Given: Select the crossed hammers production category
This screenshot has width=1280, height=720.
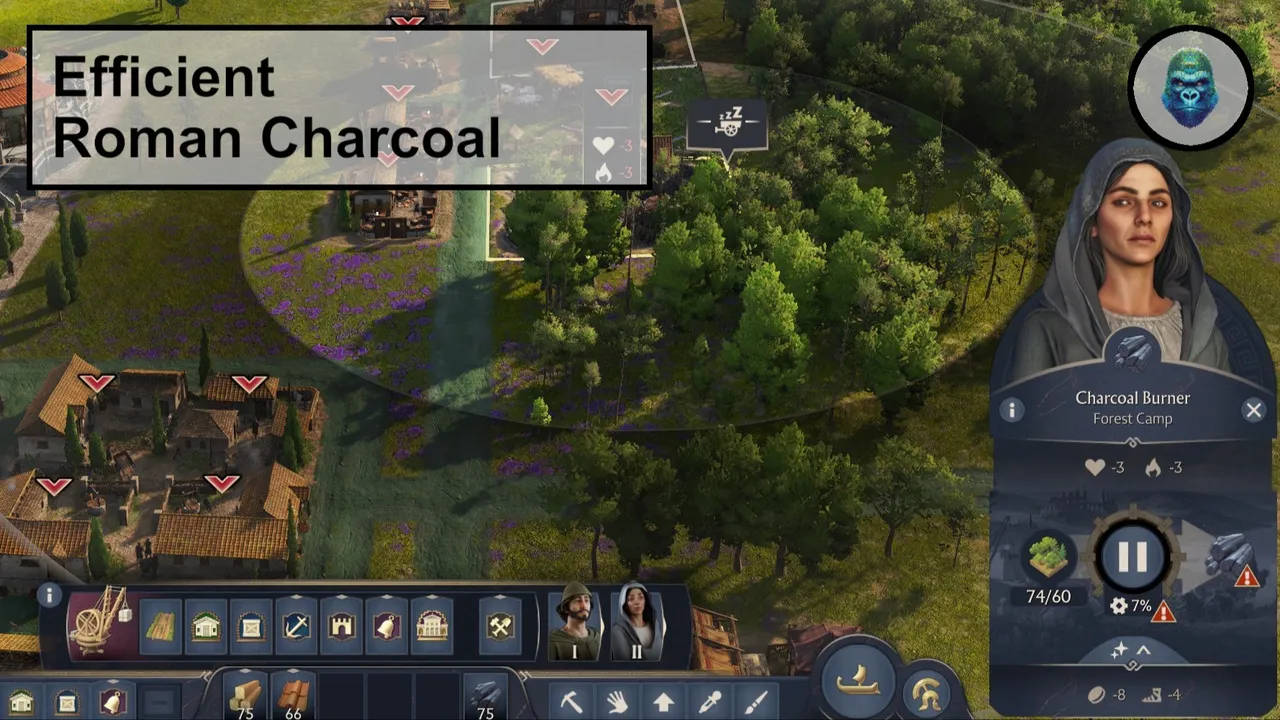Looking at the screenshot, I should click(500, 627).
